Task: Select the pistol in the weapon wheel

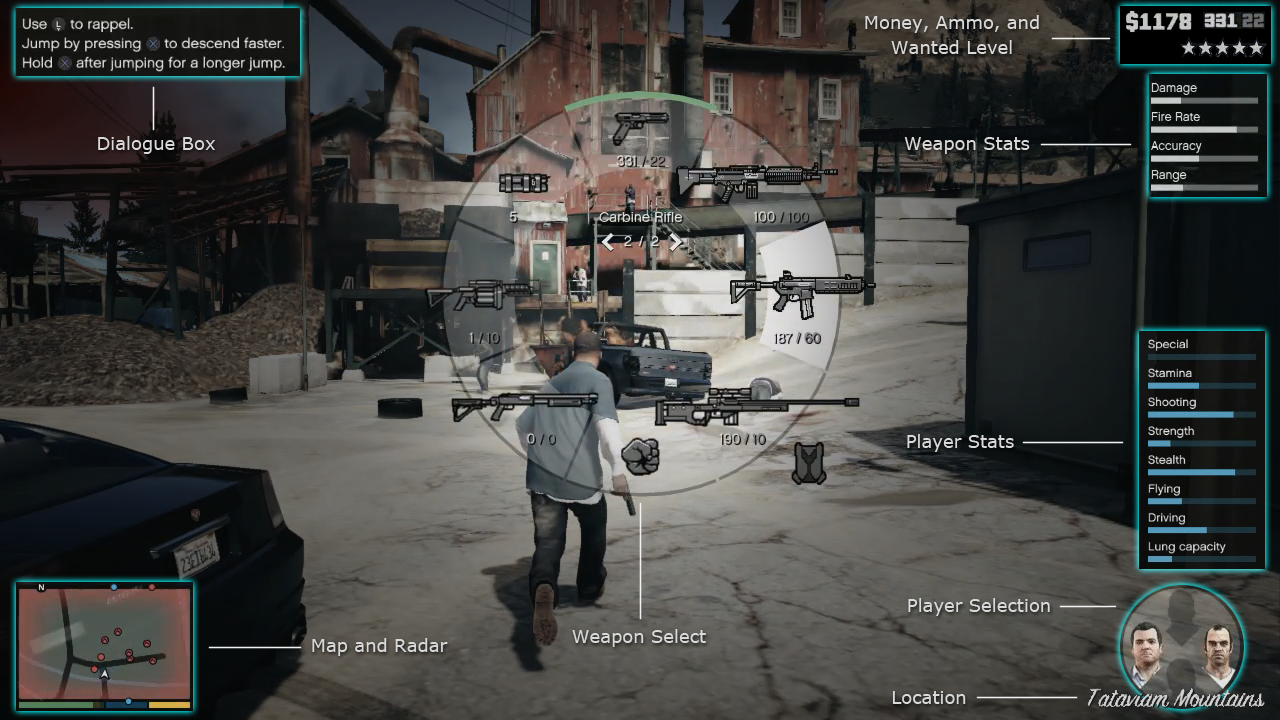Action: (x=640, y=127)
